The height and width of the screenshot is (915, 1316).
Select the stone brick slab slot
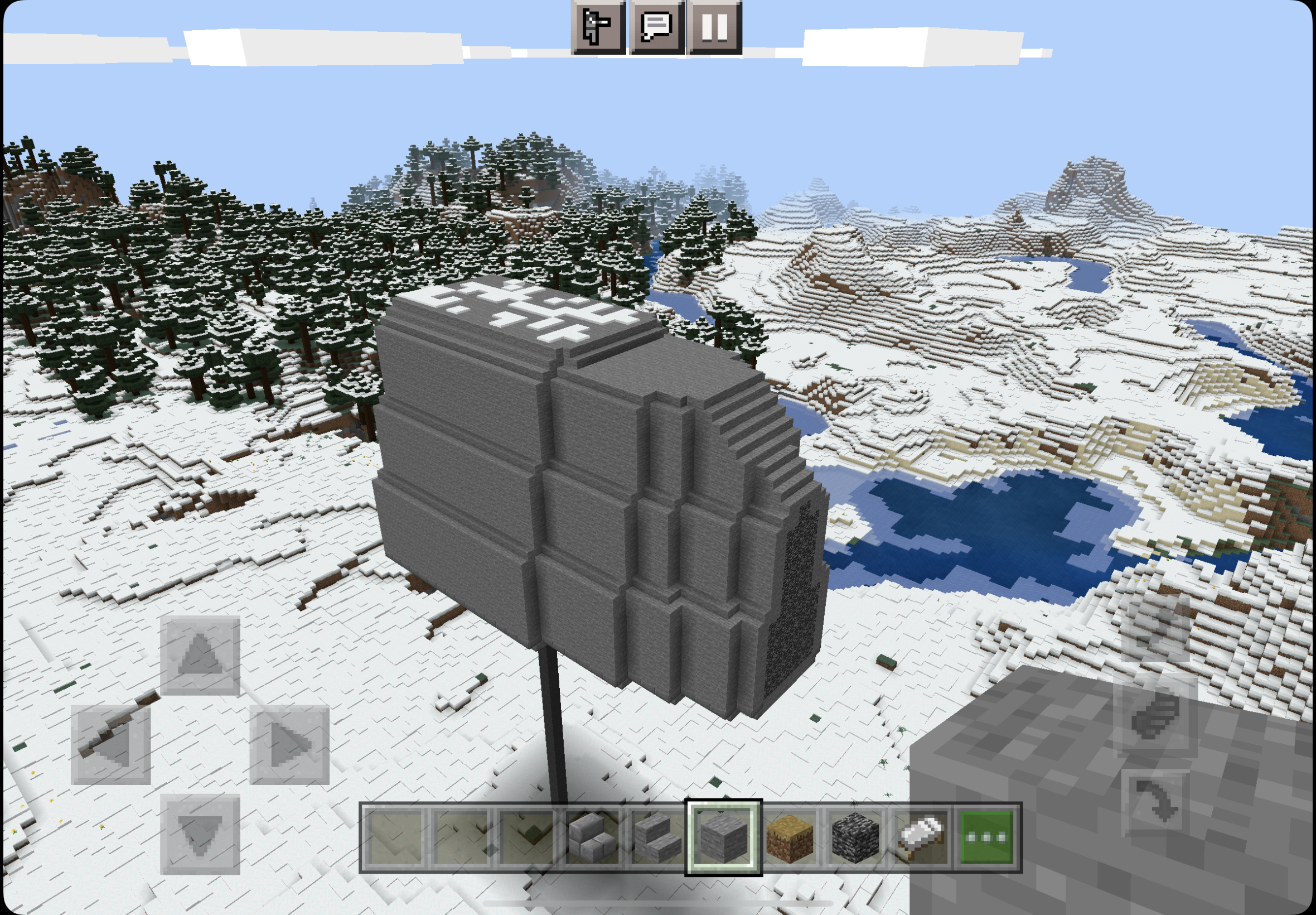(x=657, y=838)
